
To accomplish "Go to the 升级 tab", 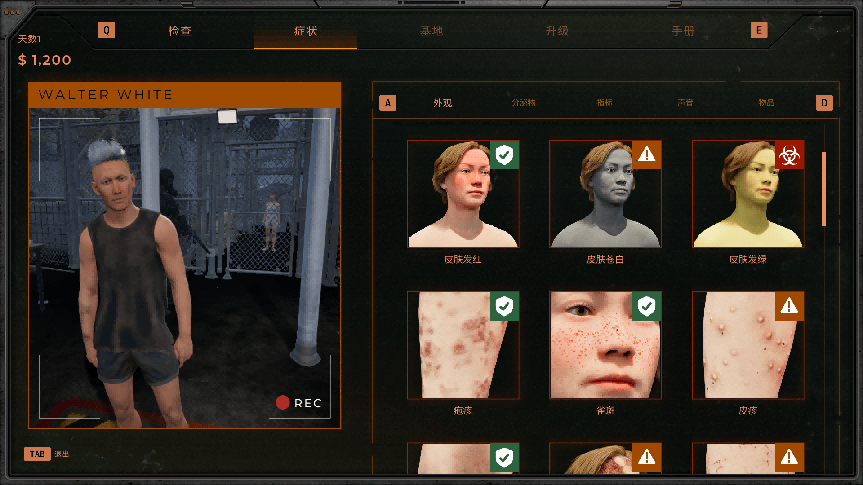I will tap(557, 31).
